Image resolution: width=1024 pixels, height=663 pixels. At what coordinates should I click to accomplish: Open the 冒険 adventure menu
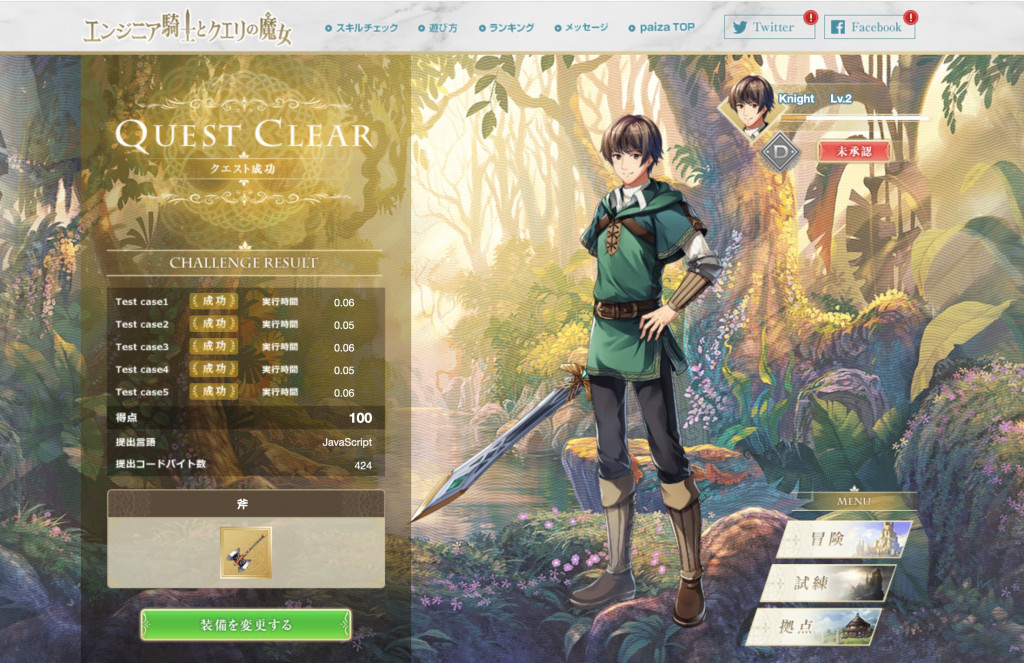[844, 539]
